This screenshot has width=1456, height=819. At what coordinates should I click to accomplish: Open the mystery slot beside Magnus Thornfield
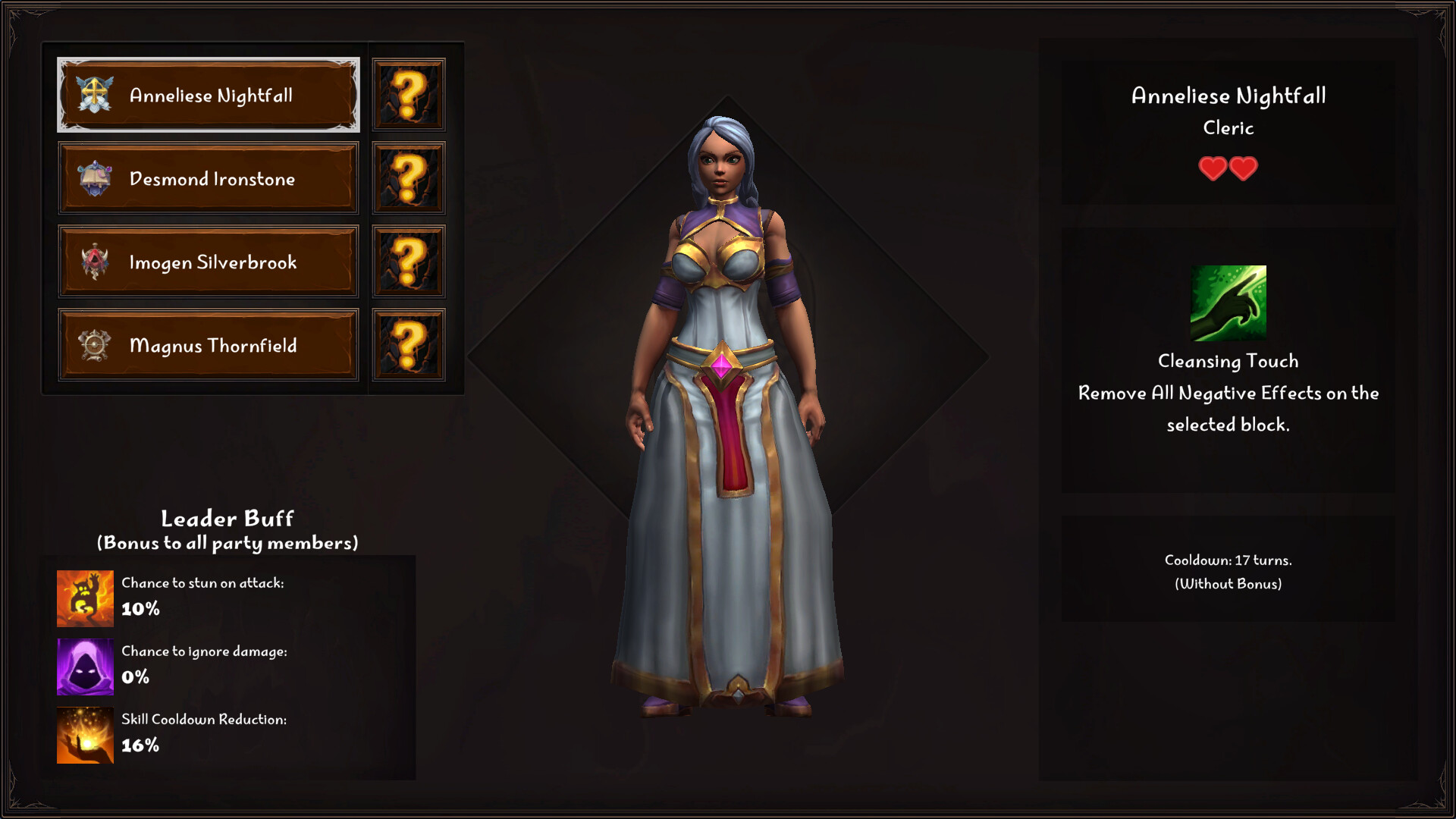408,345
